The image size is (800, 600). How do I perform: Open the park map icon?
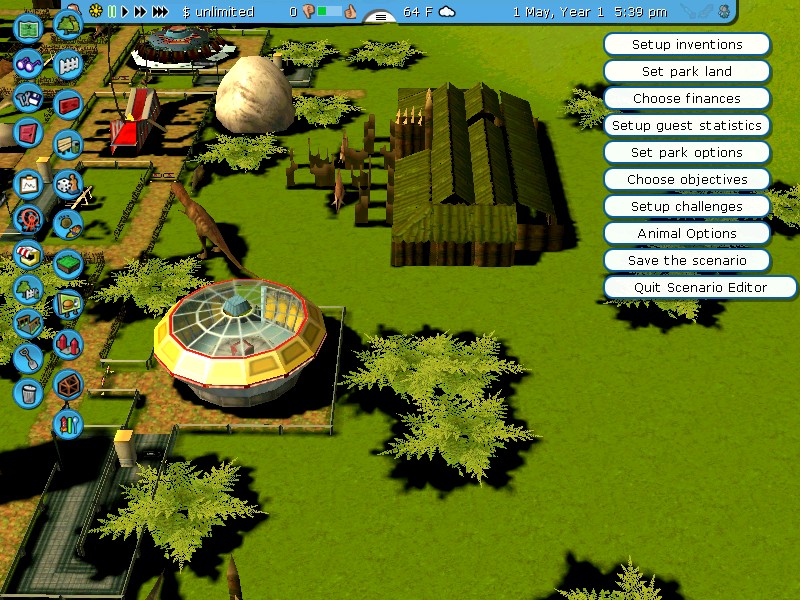[28, 27]
